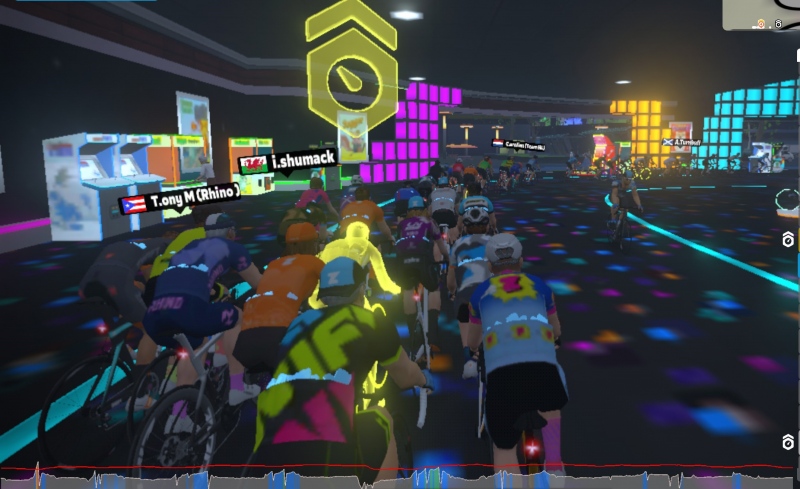
Task: Toggle the power graph along the bottom
Action: tap(400, 477)
